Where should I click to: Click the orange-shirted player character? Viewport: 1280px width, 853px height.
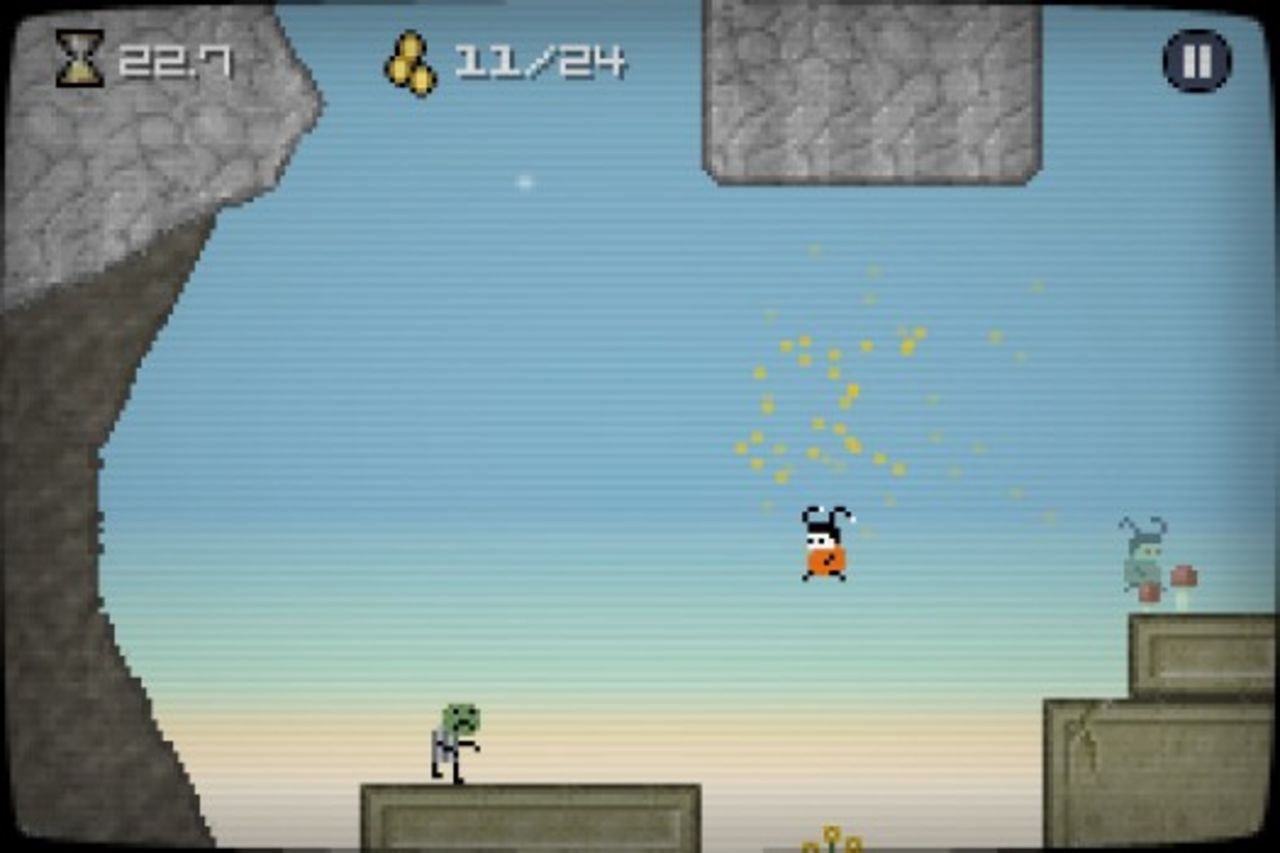(x=826, y=550)
